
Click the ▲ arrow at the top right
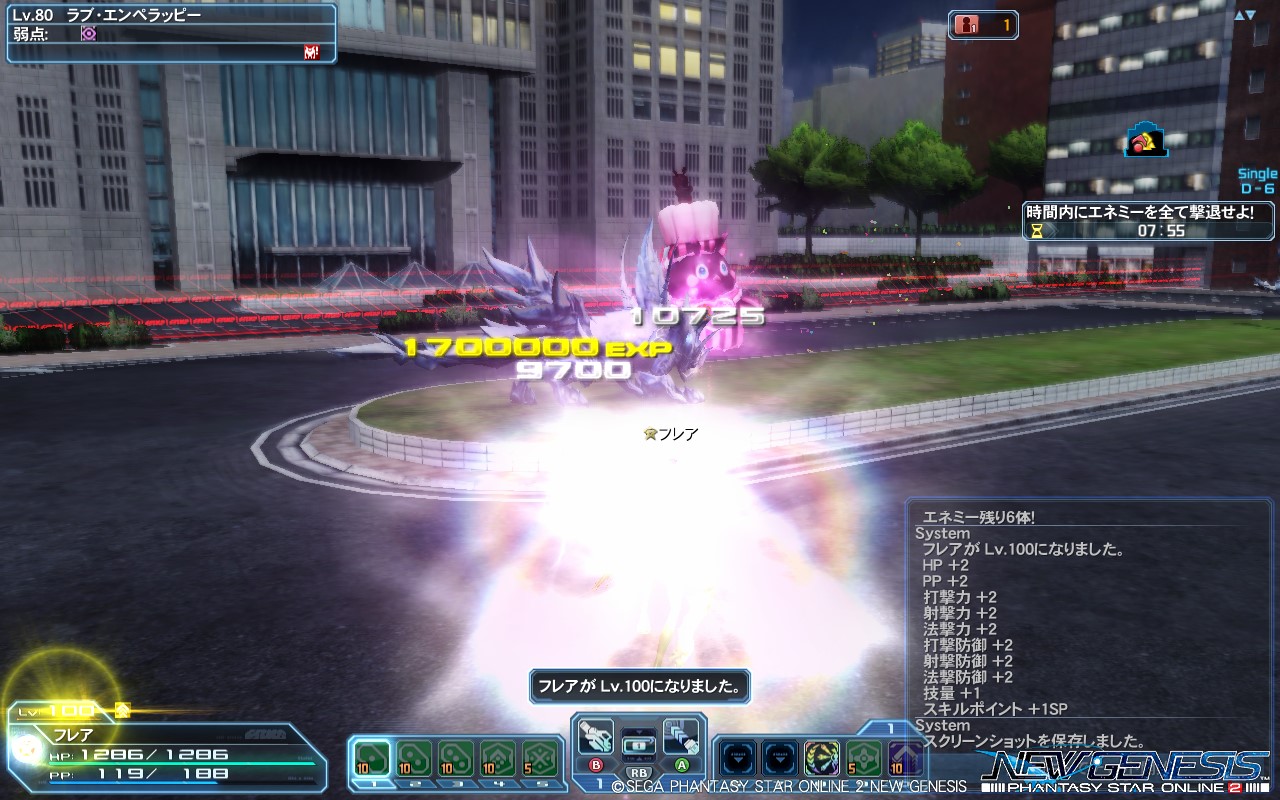1239,14
